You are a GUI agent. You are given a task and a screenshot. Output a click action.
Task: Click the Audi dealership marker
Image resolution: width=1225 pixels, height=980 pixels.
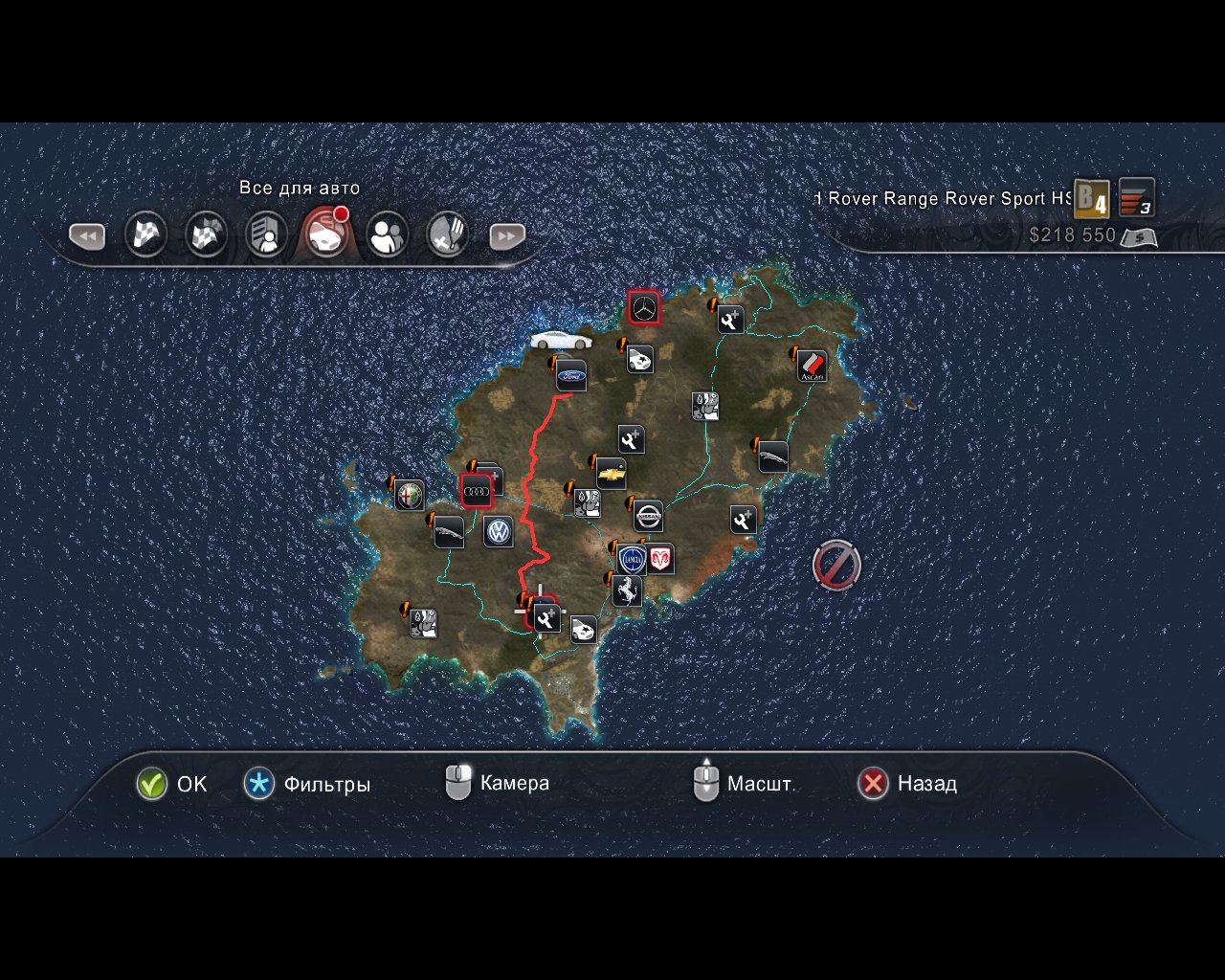point(477,491)
